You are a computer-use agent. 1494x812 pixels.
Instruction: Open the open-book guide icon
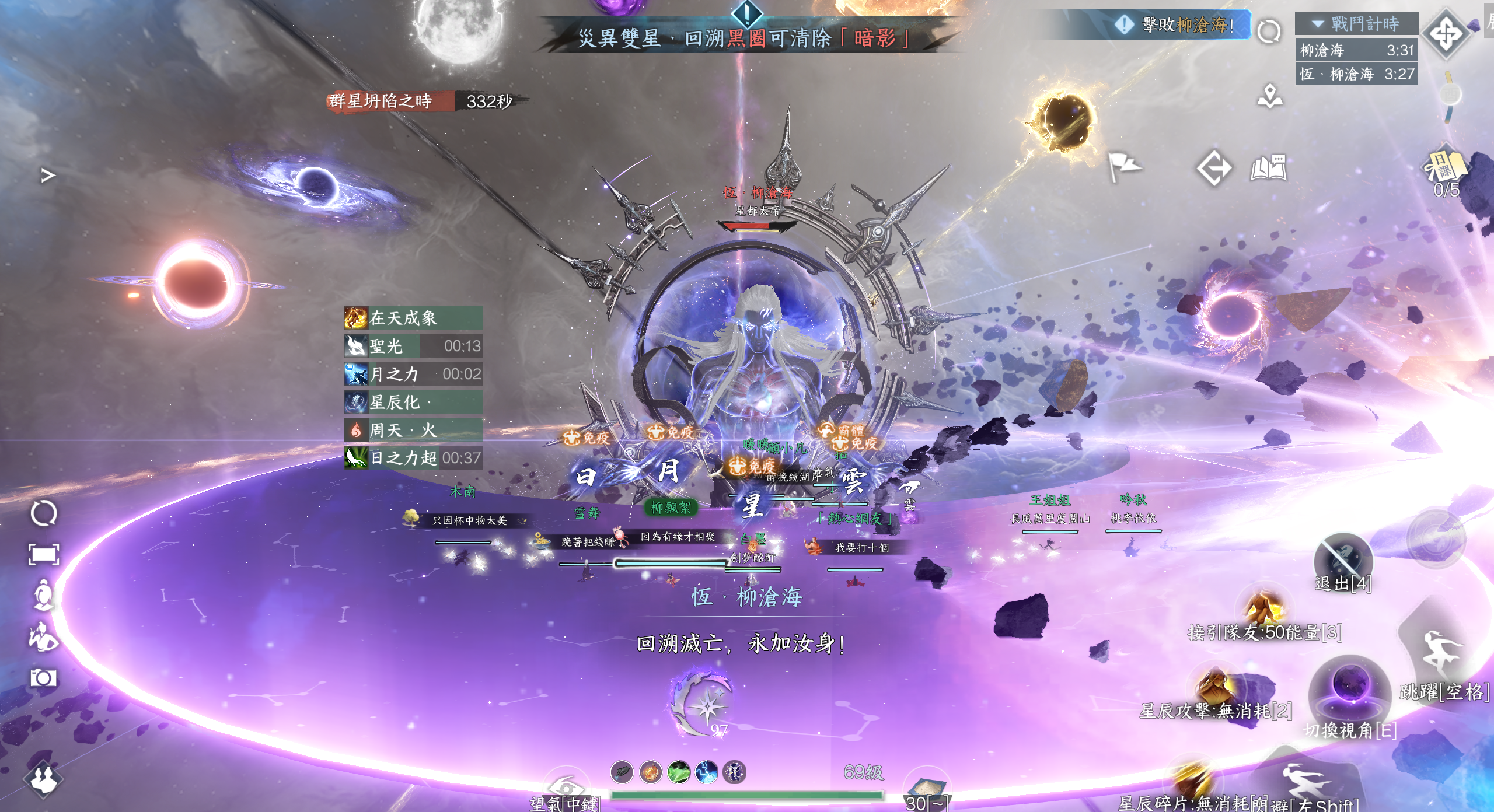pos(1269,168)
